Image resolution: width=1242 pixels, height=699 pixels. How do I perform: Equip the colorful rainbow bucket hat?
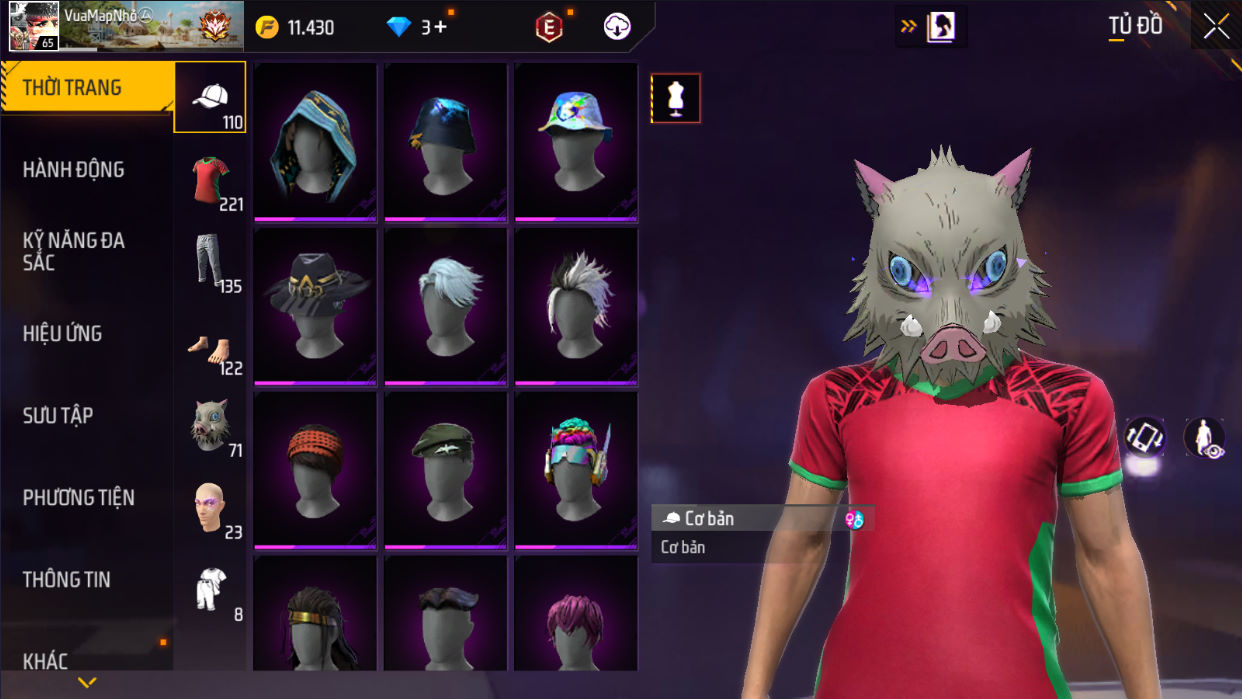575,141
